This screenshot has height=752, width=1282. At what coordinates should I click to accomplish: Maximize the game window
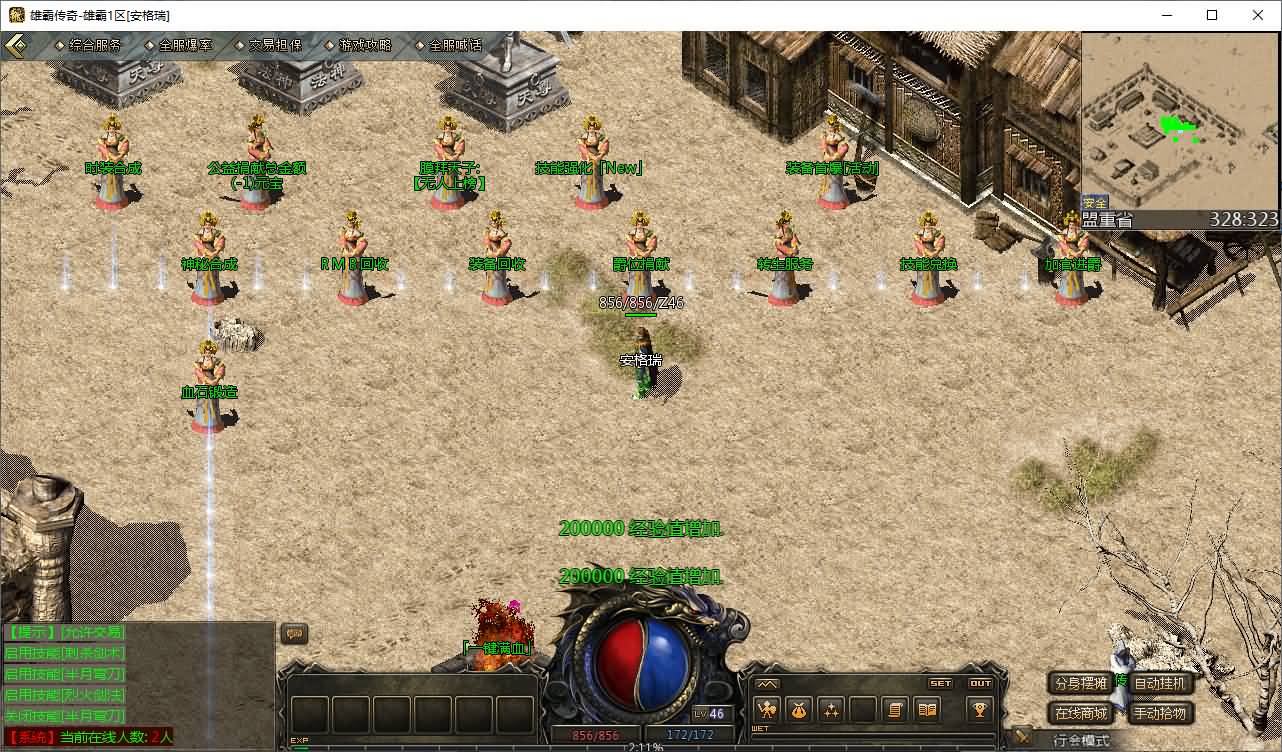click(x=1212, y=15)
